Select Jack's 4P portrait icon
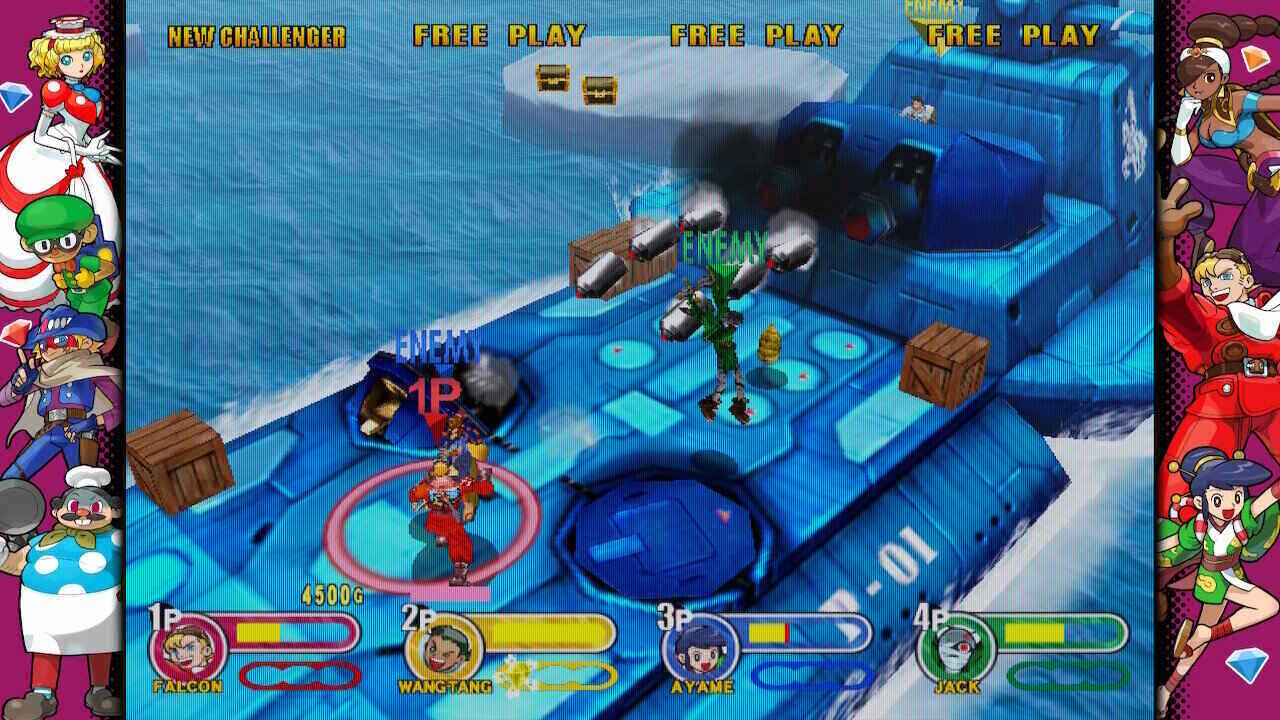Screen dimensions: 1280x720 (954, 648)
